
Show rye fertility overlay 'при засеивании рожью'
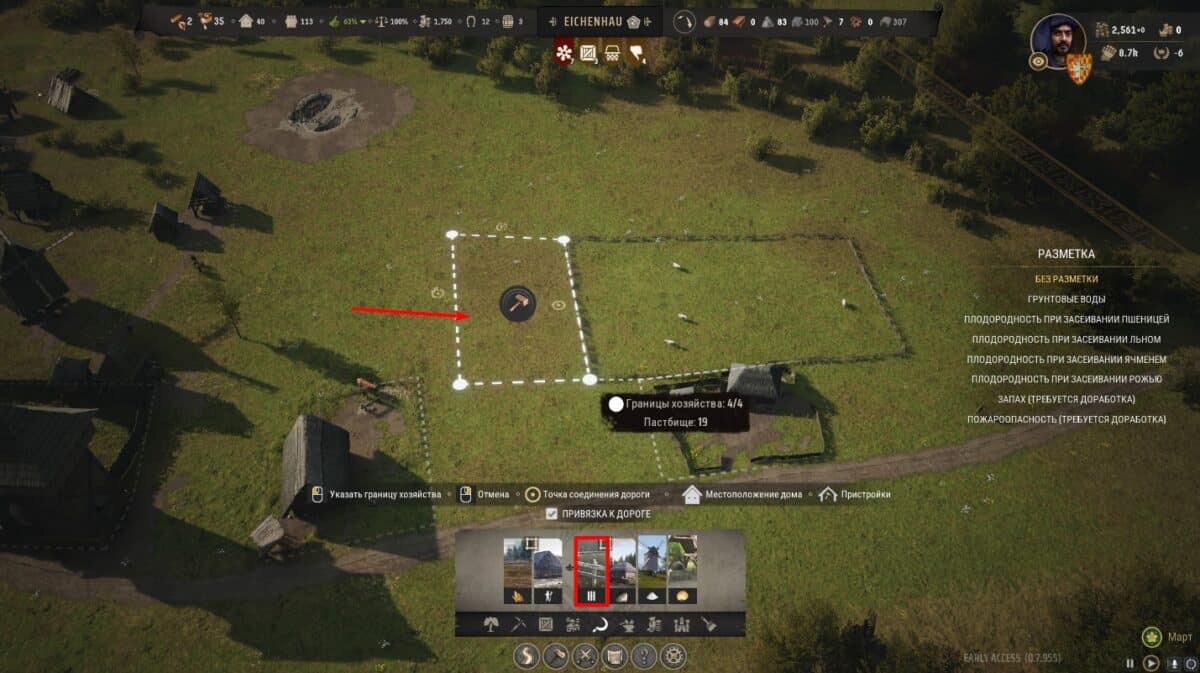tap(1066, 379)
